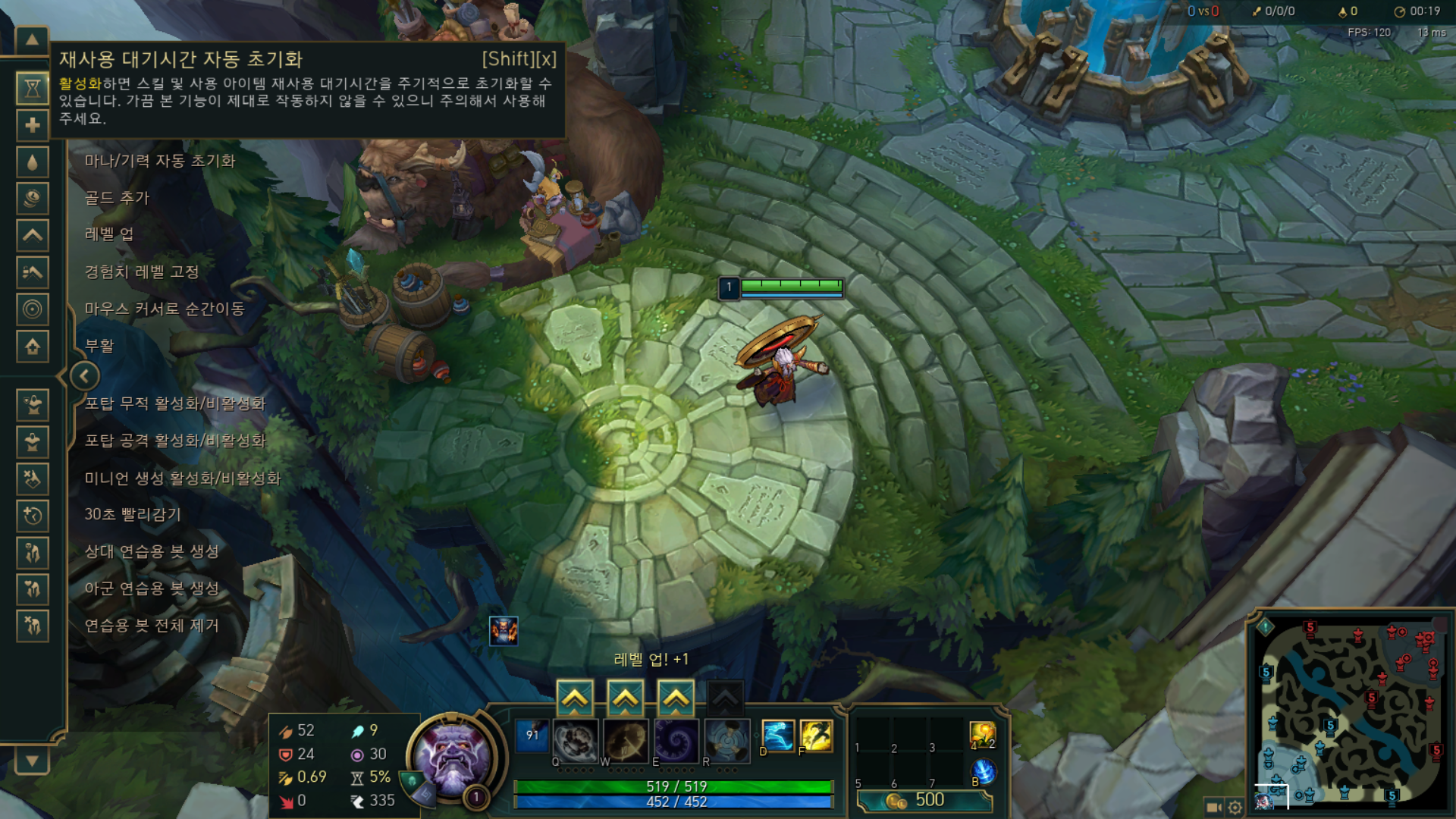This screenshot has width=1456, height=819.
Task: Click the up arrow at the top of the sidebar
Action: click(x=30, y=39)
